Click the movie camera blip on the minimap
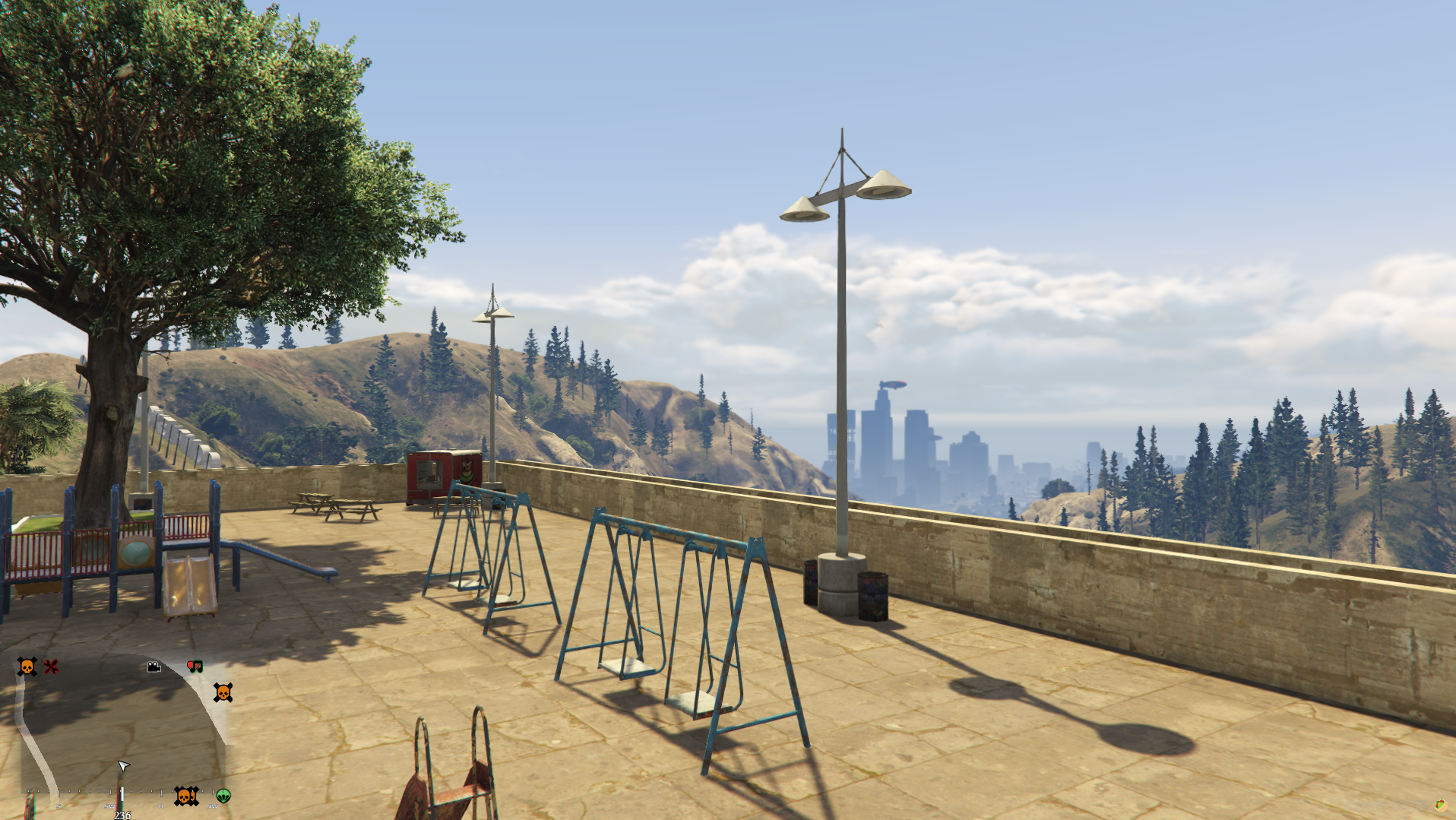This screenshot has width=1456, height=820. [154, 666]
